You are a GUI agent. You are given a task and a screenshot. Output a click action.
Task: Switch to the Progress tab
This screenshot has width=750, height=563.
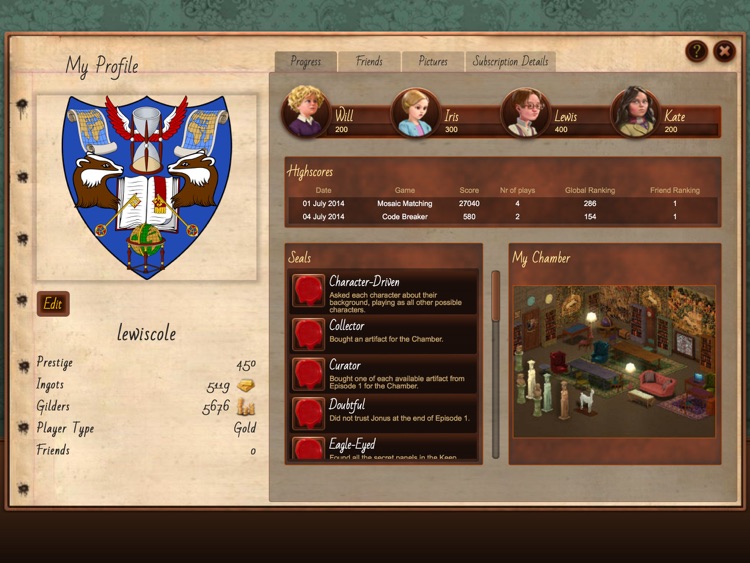305,62
